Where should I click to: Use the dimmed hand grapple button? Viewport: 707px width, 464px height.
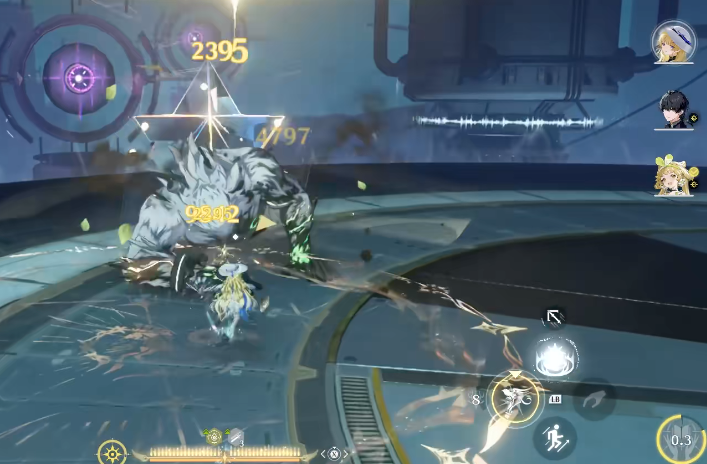click(594, 397)
